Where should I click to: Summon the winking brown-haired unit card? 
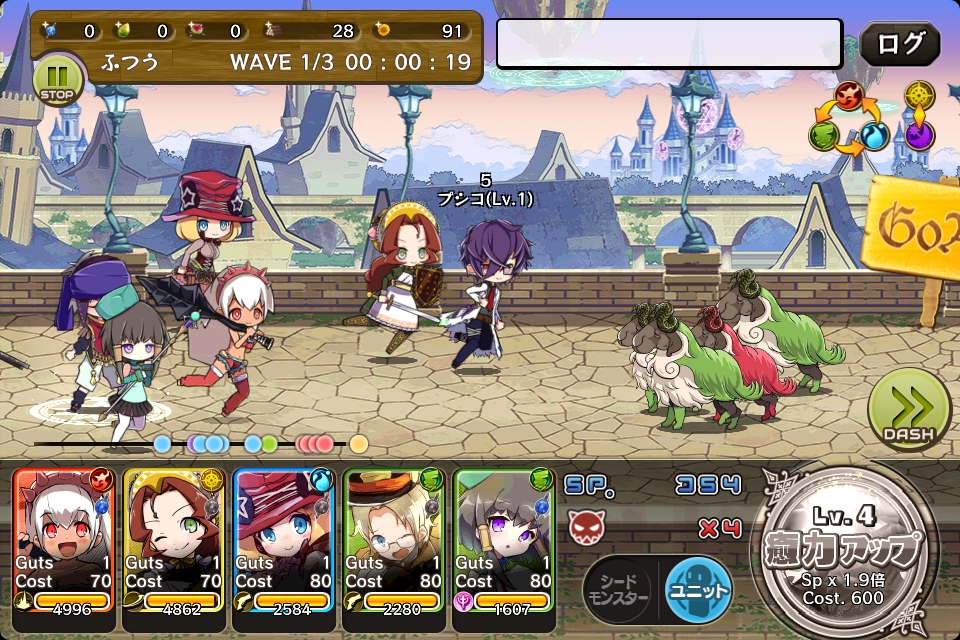(174, 540)
